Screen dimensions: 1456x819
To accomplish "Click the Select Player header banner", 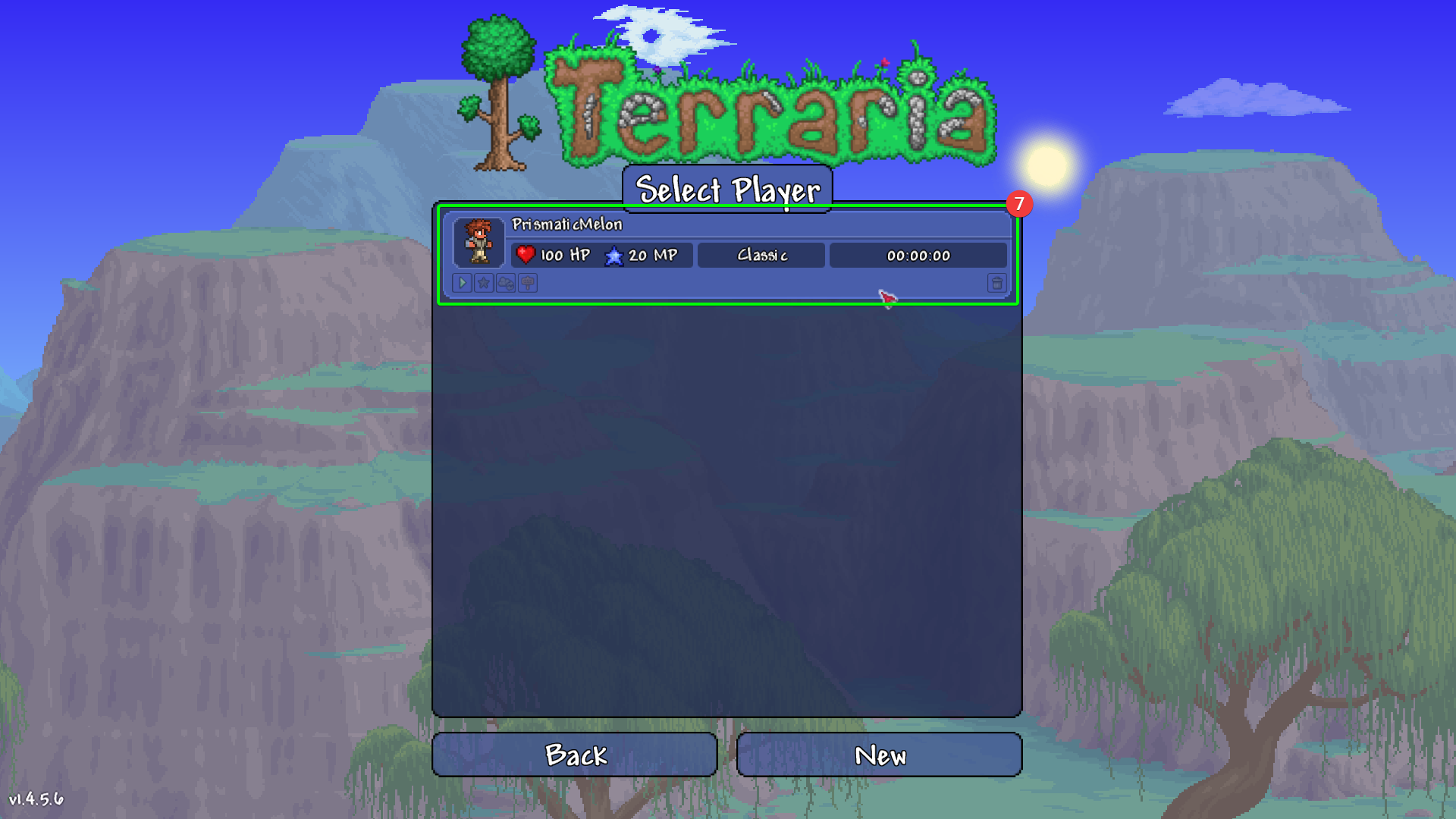I will [727, 190].
